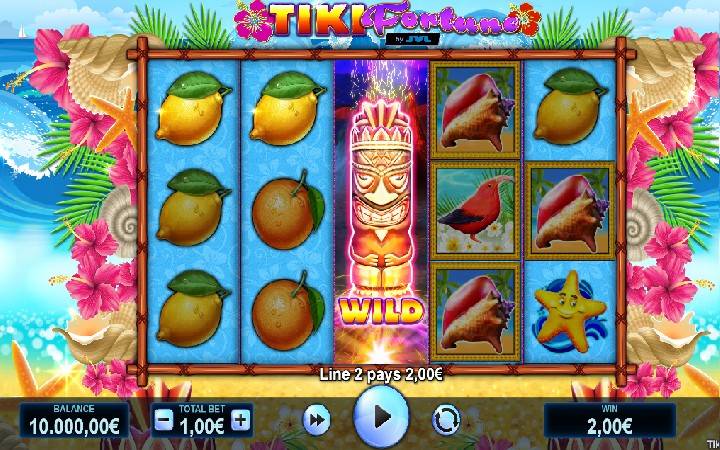
Task: Decrease total bet with the minus button
Action: coord(163,420)
